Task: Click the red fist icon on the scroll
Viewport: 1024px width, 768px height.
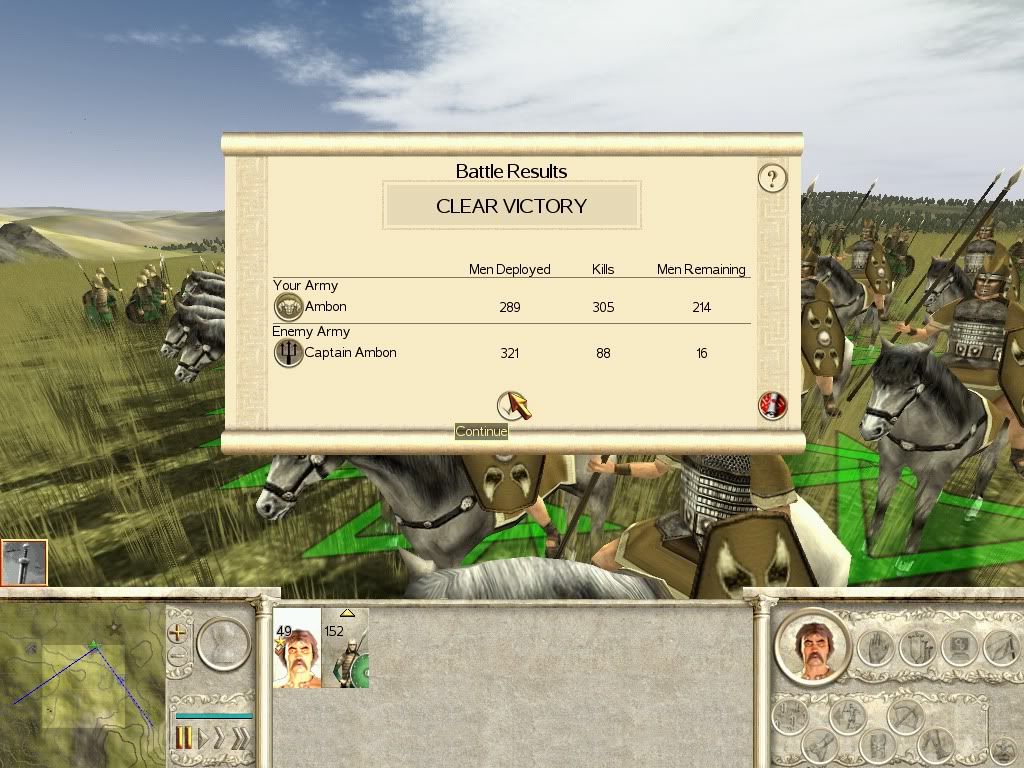Action: (773, 405)
